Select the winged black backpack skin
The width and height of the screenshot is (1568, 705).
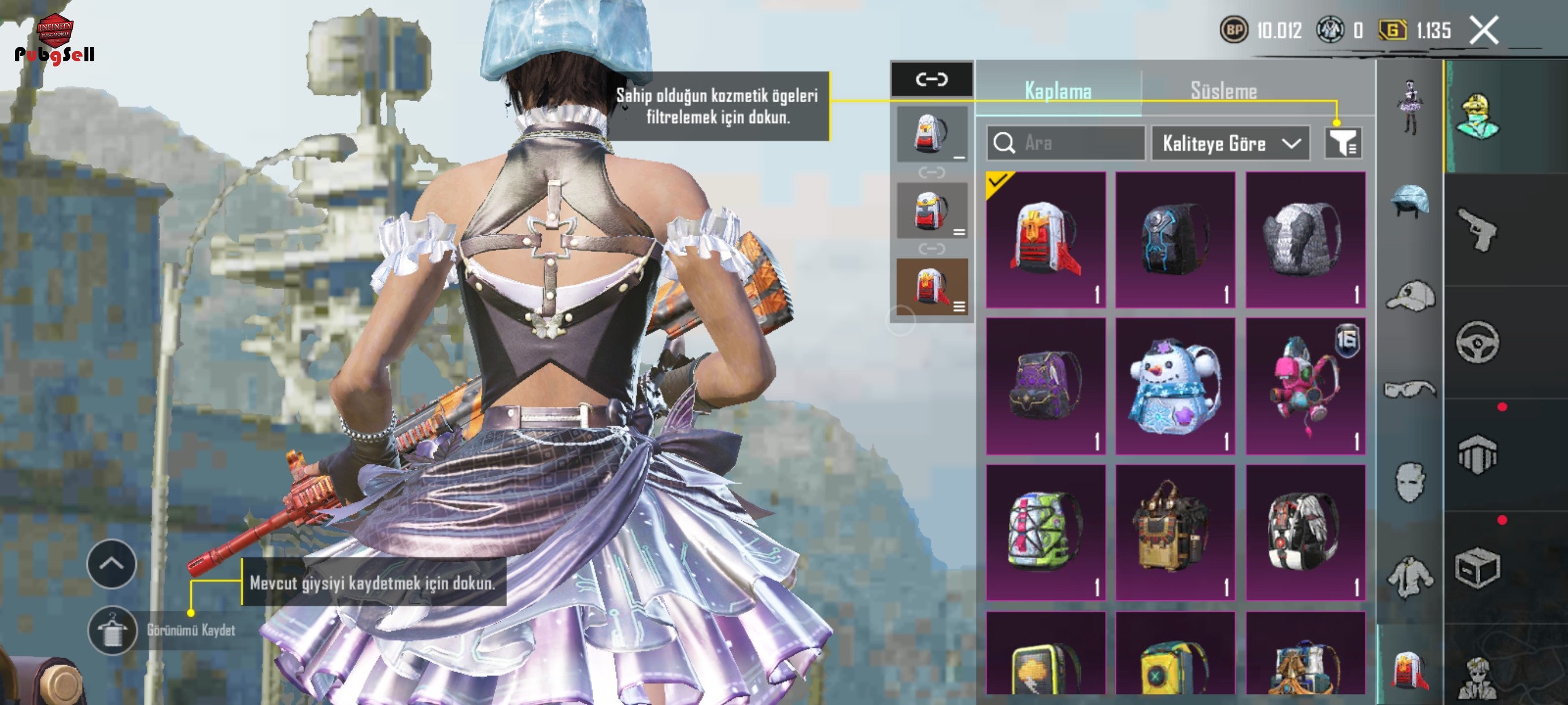pos(1305,533)
